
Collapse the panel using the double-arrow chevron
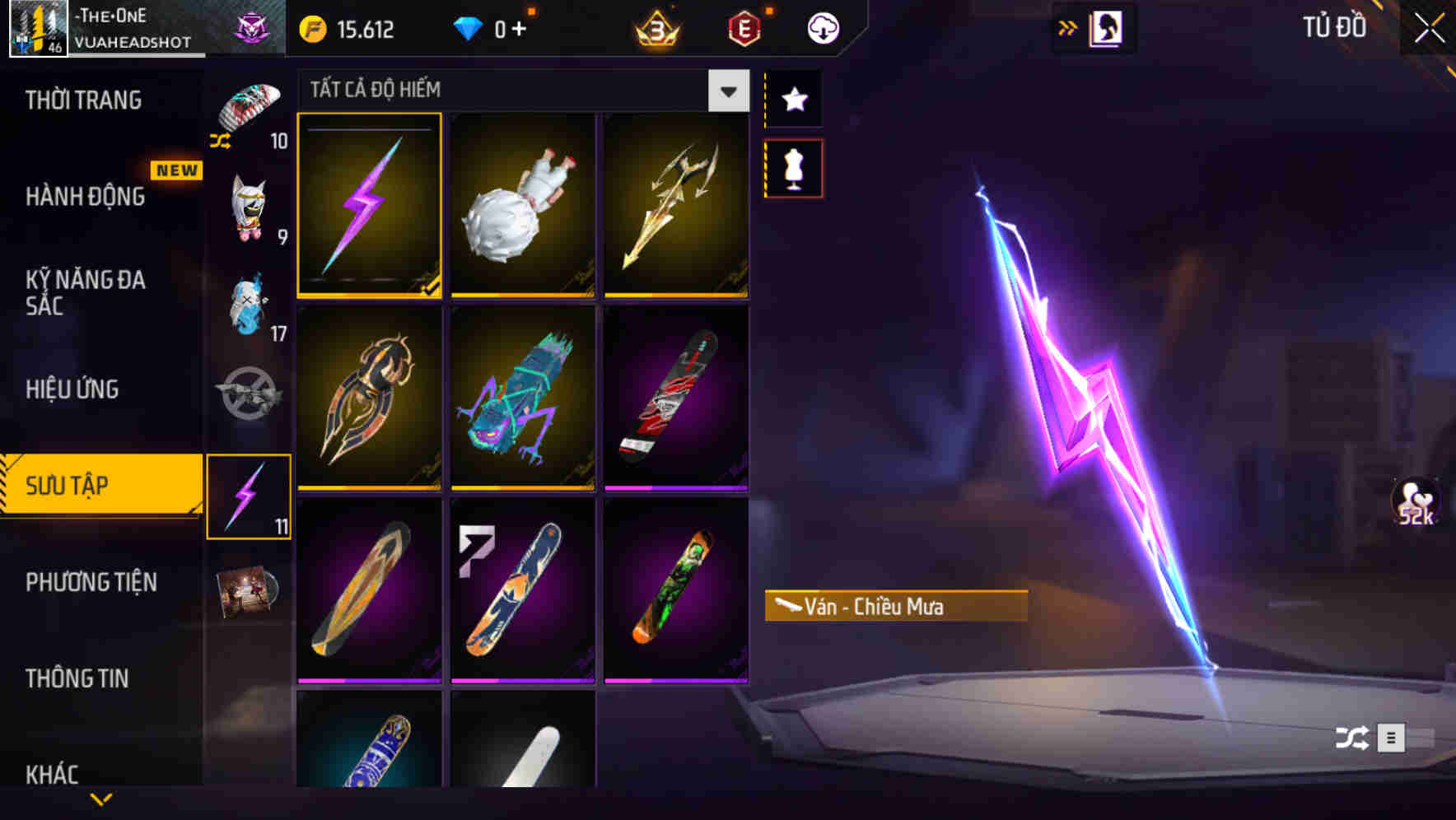click(x=1069, y=27)
